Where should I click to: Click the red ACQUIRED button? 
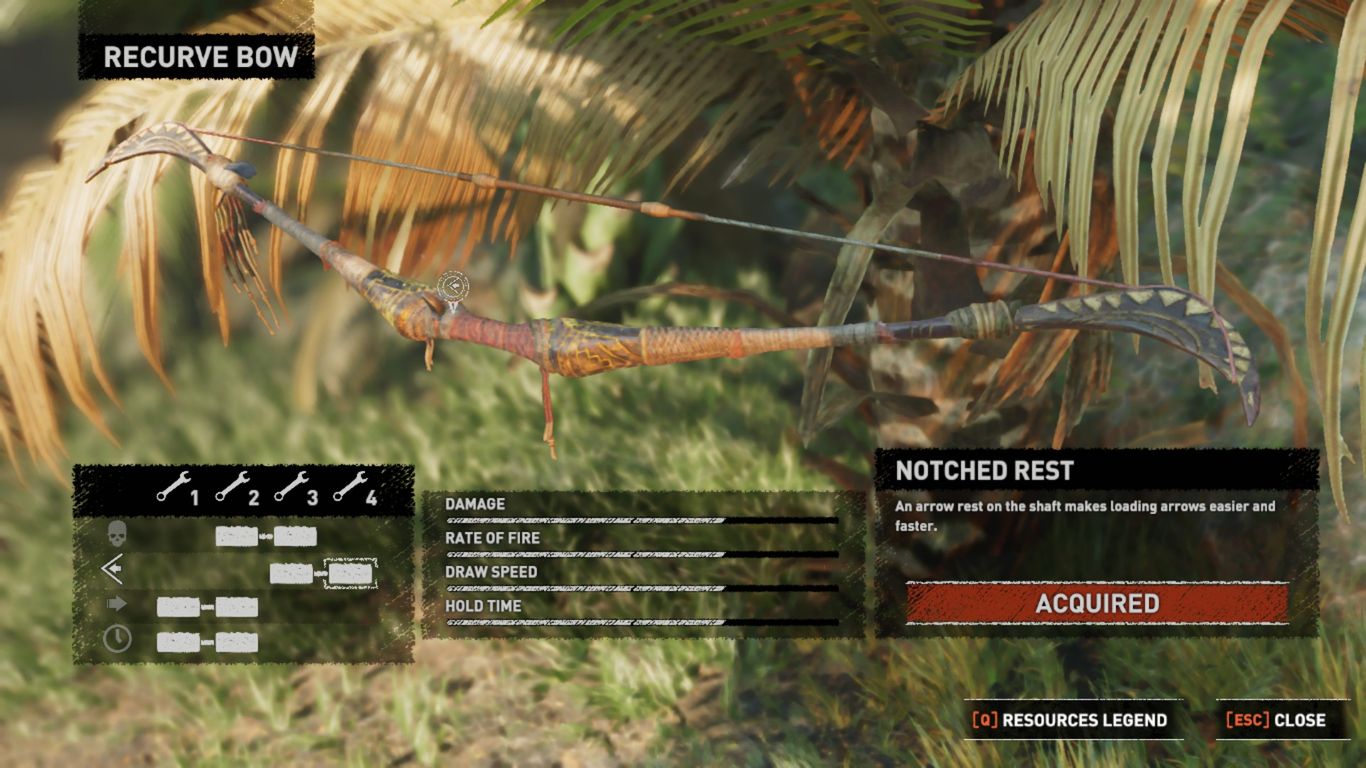coord(1097,603)
